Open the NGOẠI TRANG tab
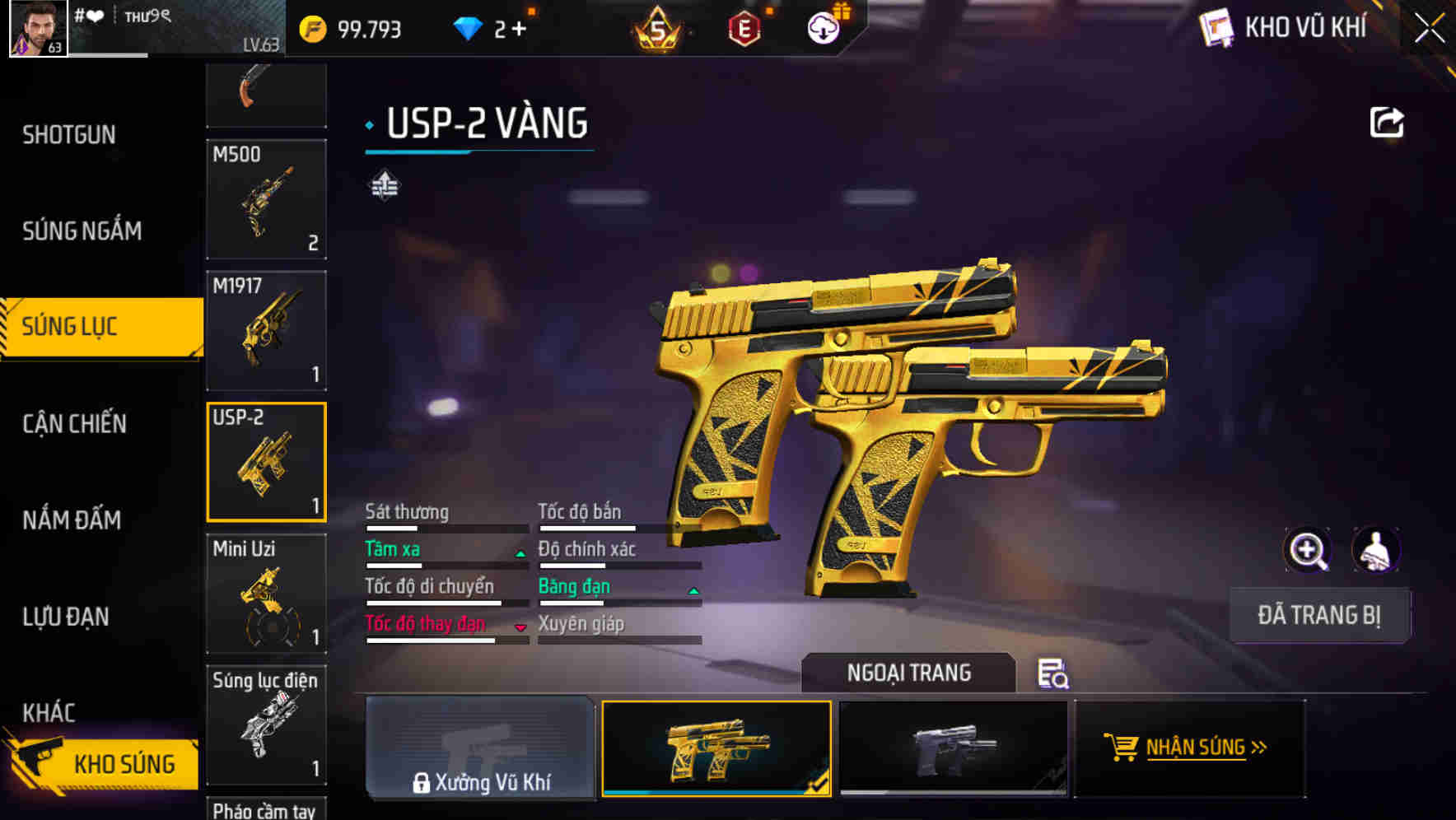Image resolution: width=1456 pixels, height=820 pixels. click(909, 672)
